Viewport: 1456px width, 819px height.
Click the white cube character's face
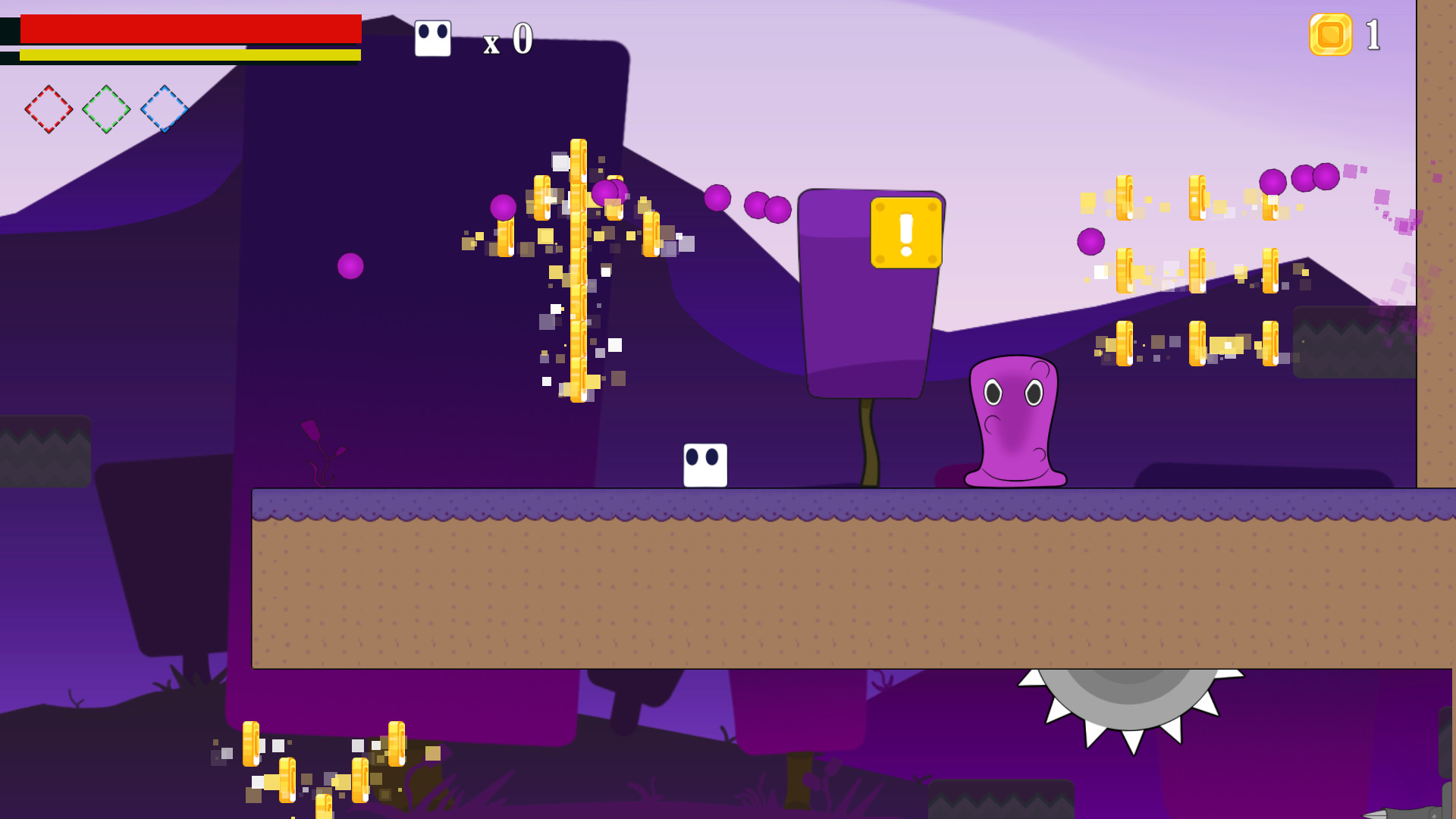tap(704, 457)
